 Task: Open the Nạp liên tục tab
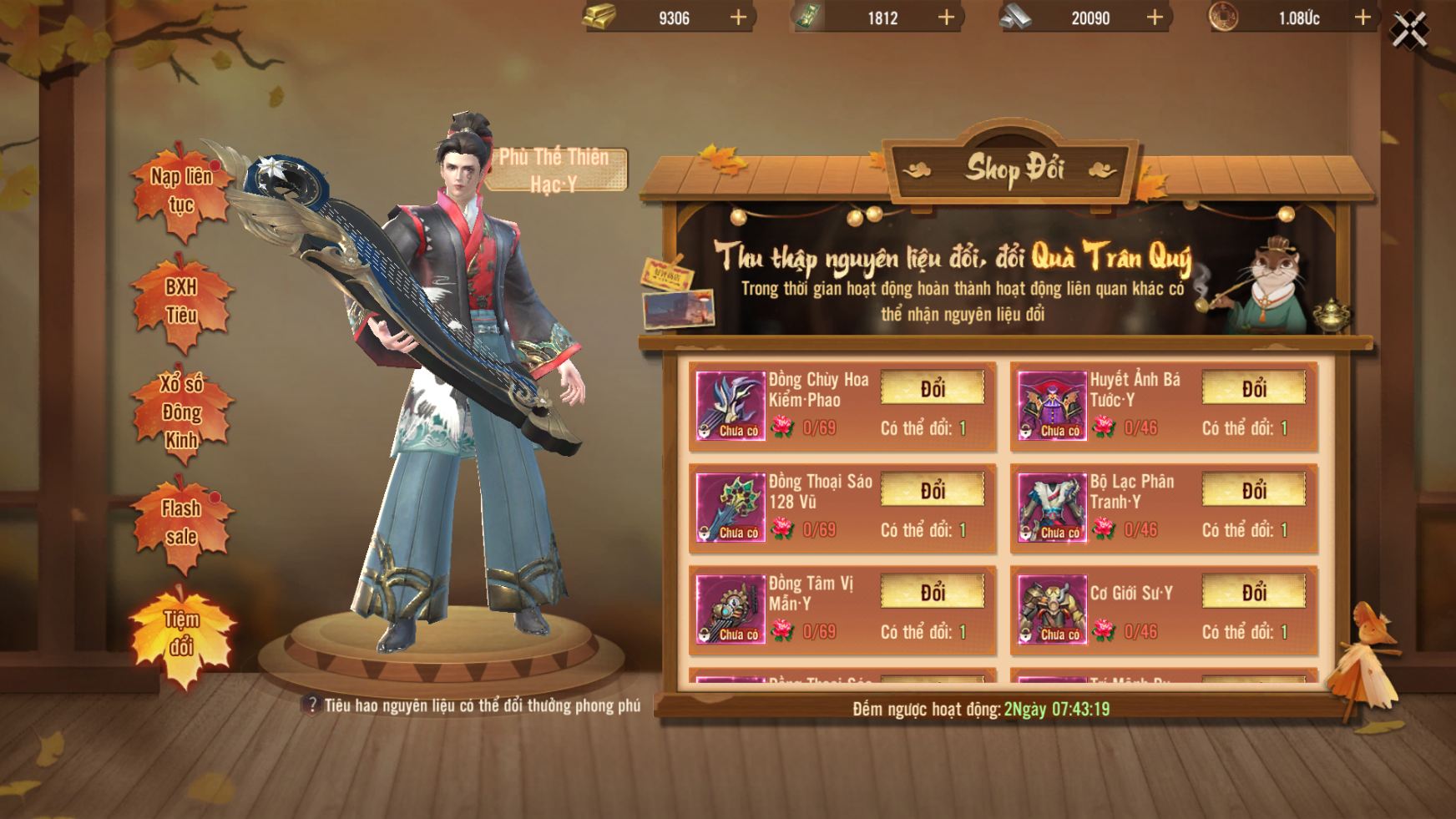click(x=181, y=190)
